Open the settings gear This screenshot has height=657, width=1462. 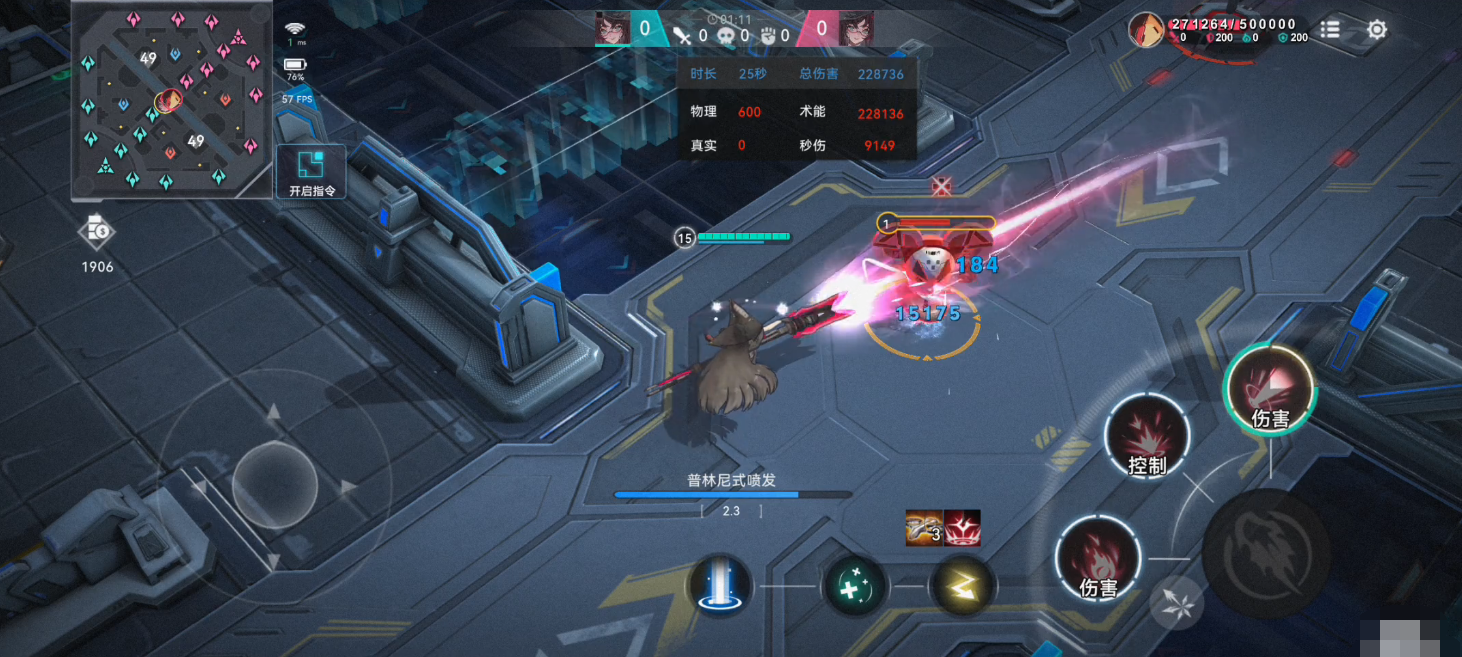click(1377, 30)
